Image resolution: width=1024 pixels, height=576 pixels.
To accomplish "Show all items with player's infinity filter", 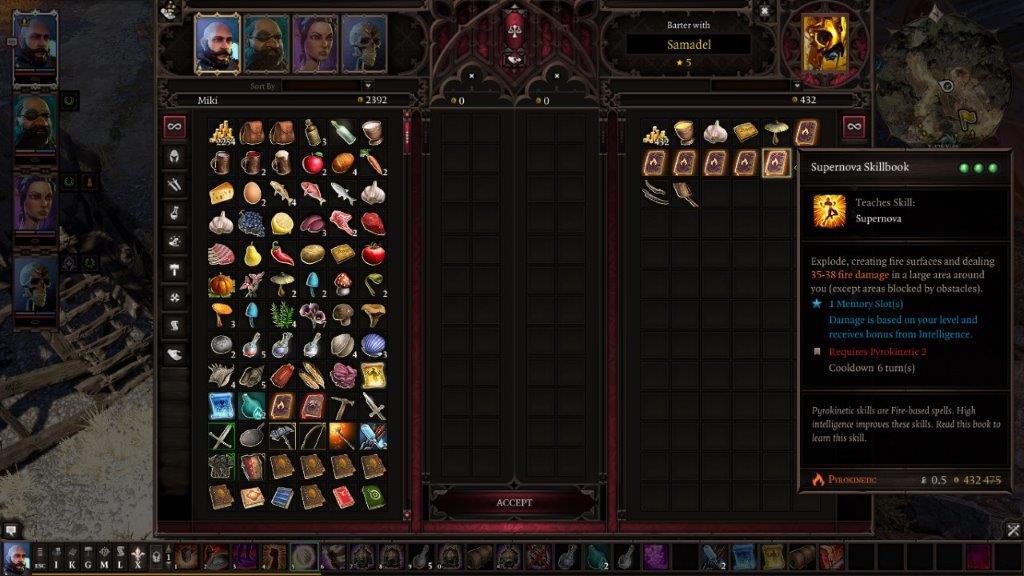I will [x=175, y=126].
